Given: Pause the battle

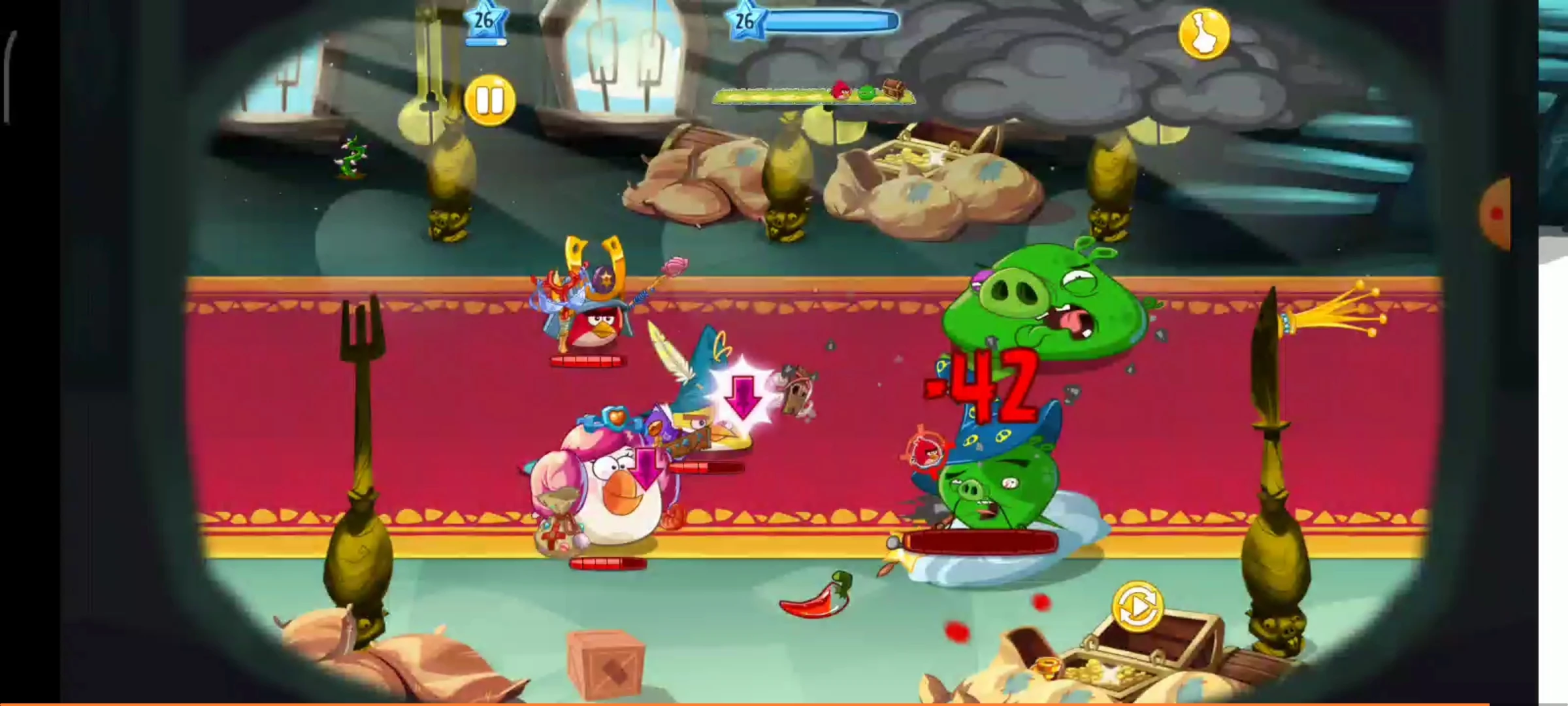Looking at the screenshot, I should (491, 99).
